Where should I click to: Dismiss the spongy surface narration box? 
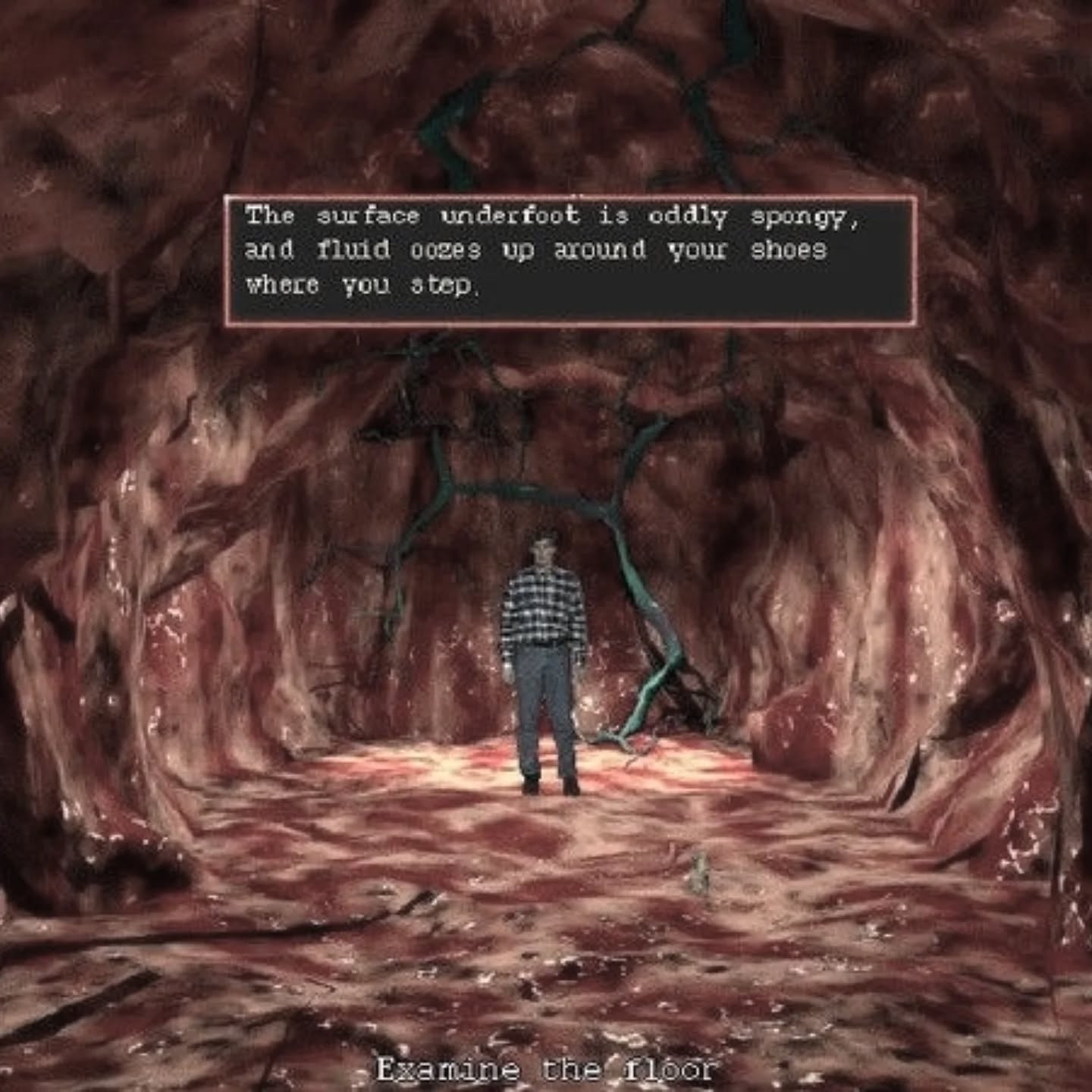coord(570,260)
